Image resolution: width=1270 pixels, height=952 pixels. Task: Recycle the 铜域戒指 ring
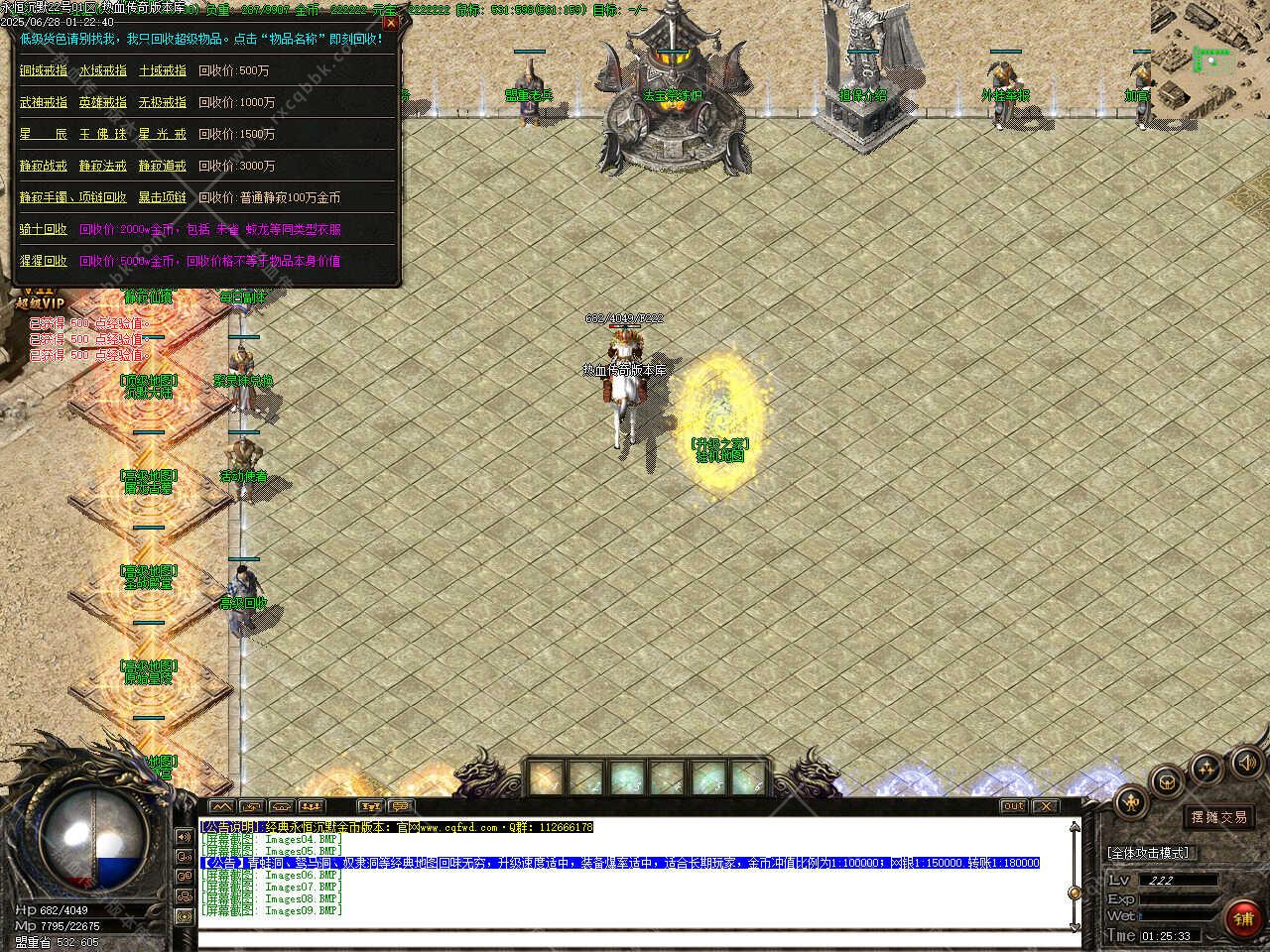pyautogui.click(x=44, y=71)
